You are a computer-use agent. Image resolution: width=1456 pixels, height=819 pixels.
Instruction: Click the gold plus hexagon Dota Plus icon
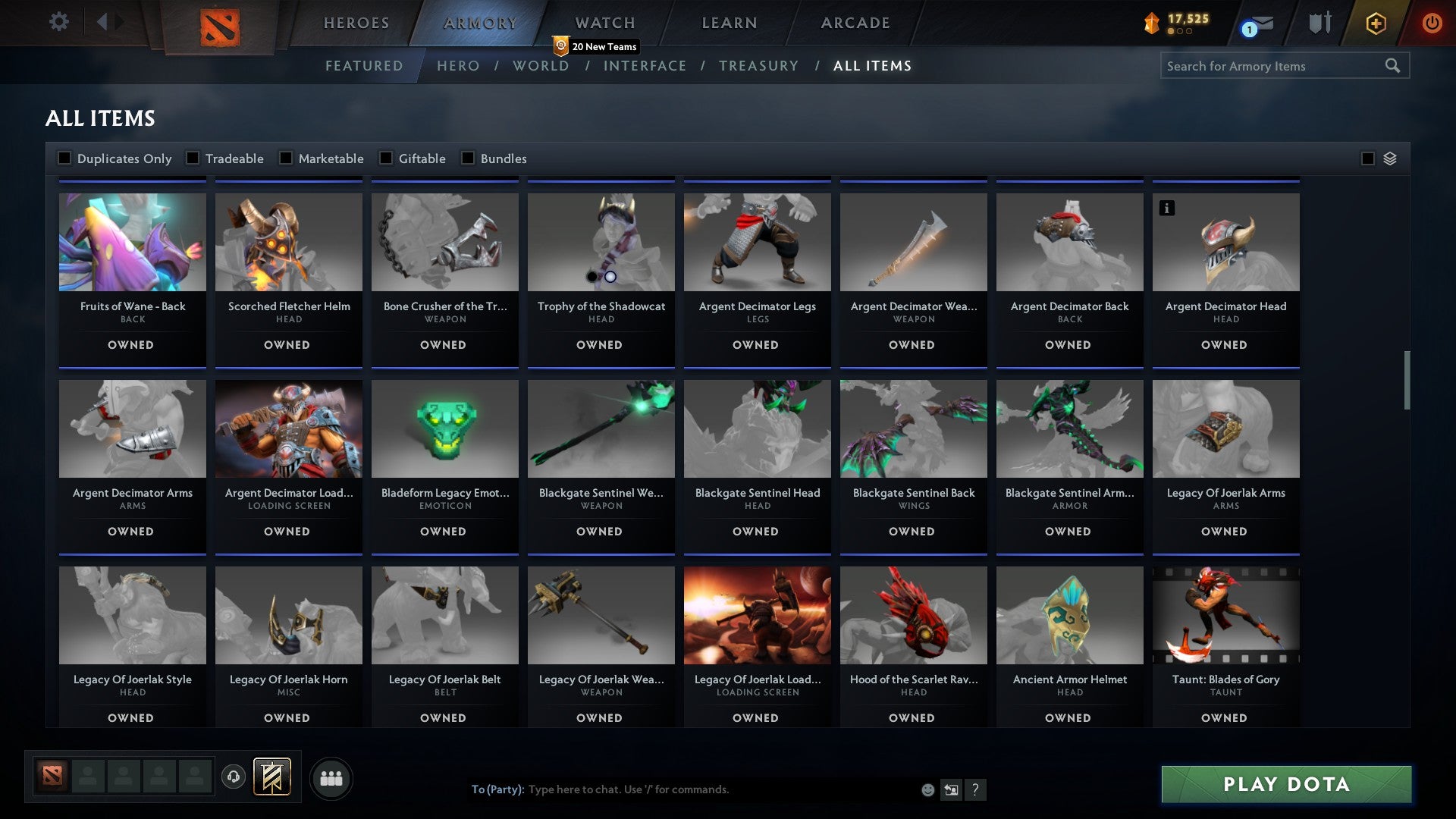click(1375, 23)
